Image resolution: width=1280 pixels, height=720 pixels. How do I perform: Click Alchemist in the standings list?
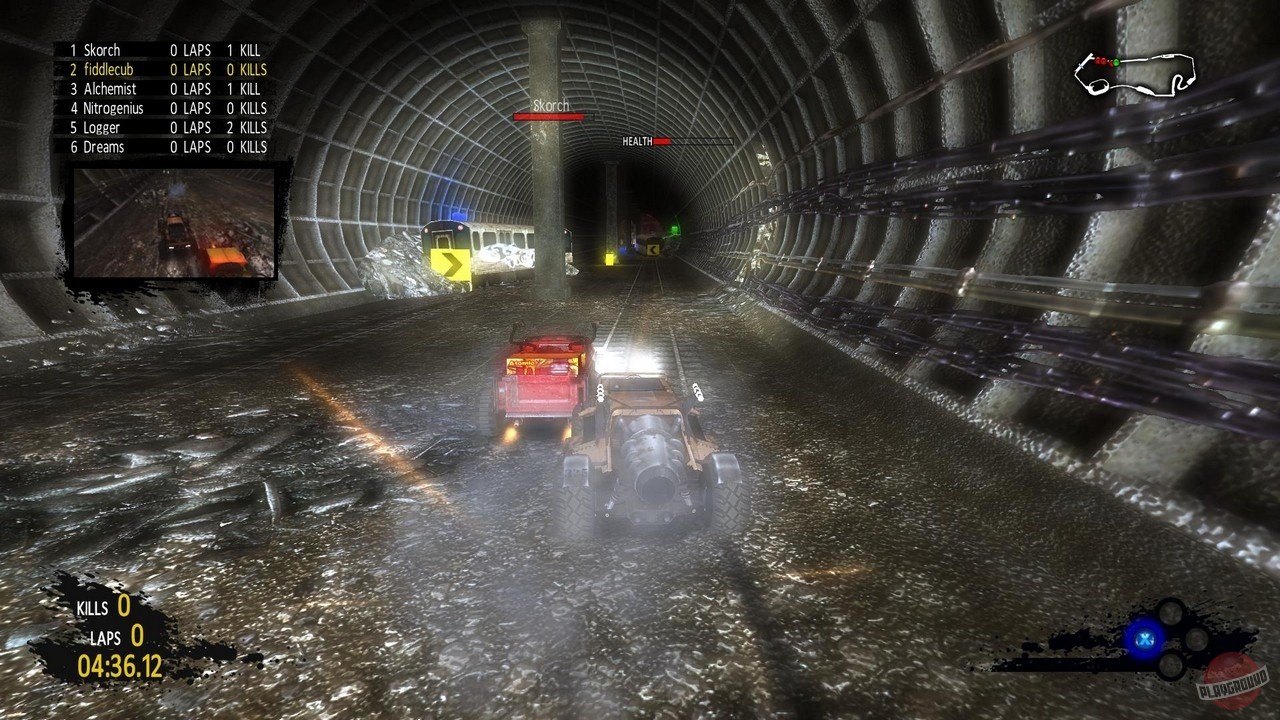click(x=111, y=88)
